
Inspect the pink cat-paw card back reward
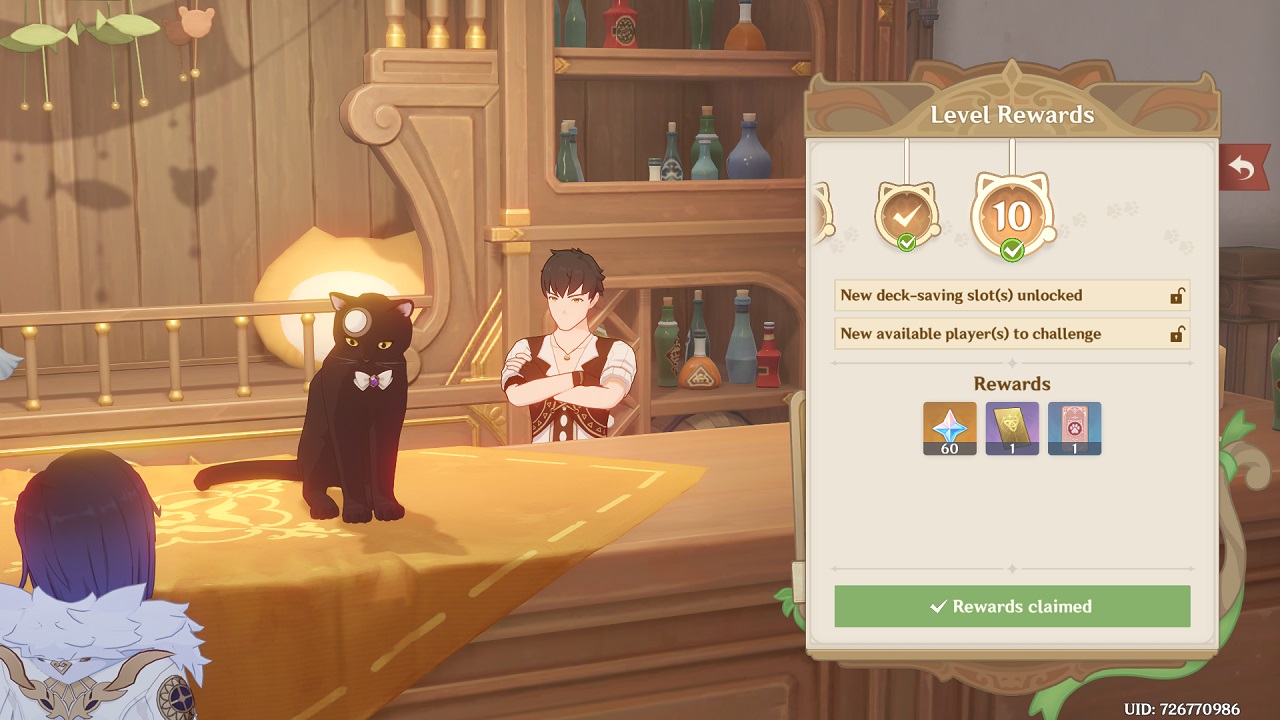click(x=1074, y=428)
